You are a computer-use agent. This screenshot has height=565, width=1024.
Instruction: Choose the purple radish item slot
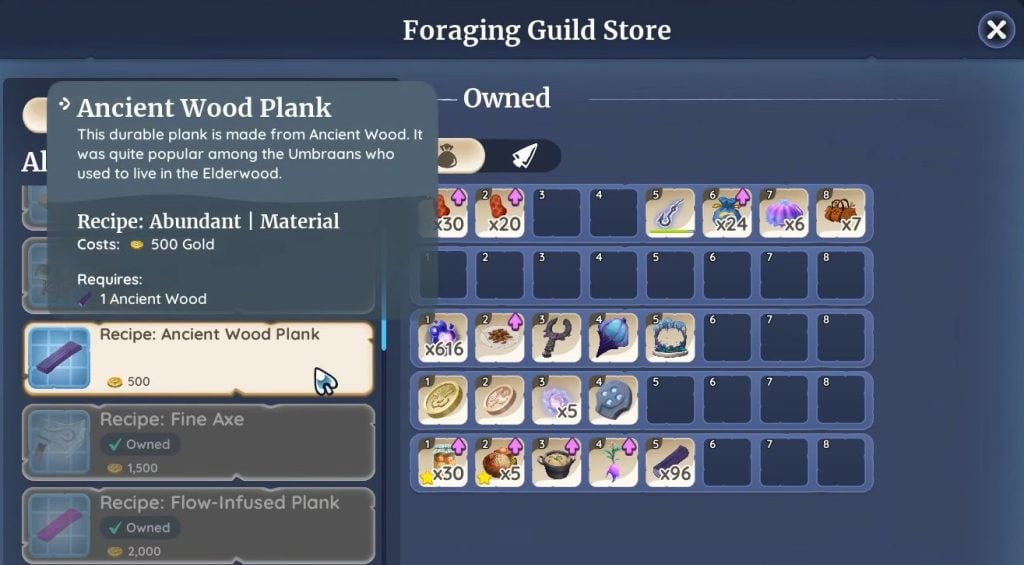(x=613, y=461)
